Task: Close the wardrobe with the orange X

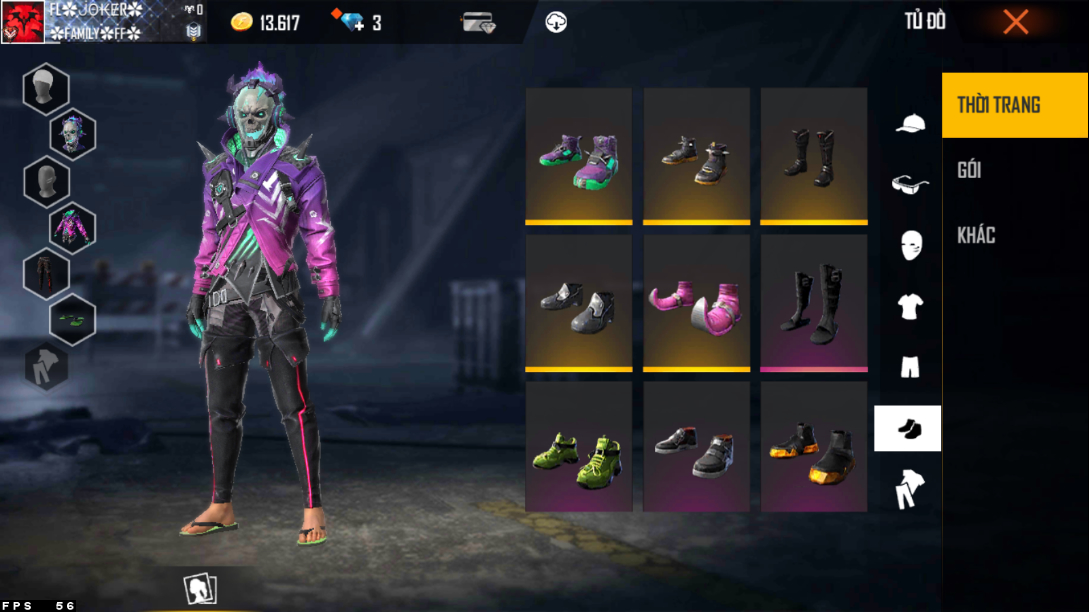Action: click(x=1015, y=22)
